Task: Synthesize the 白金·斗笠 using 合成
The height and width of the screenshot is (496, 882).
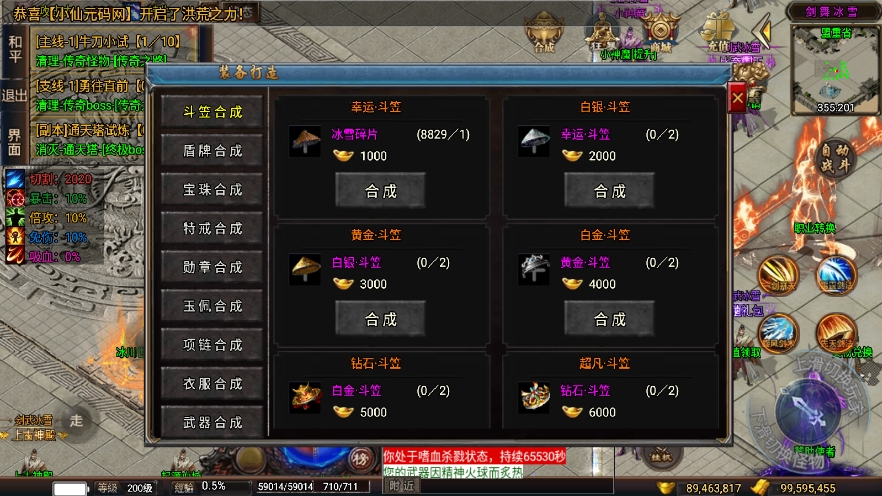Action: [610, 319]
